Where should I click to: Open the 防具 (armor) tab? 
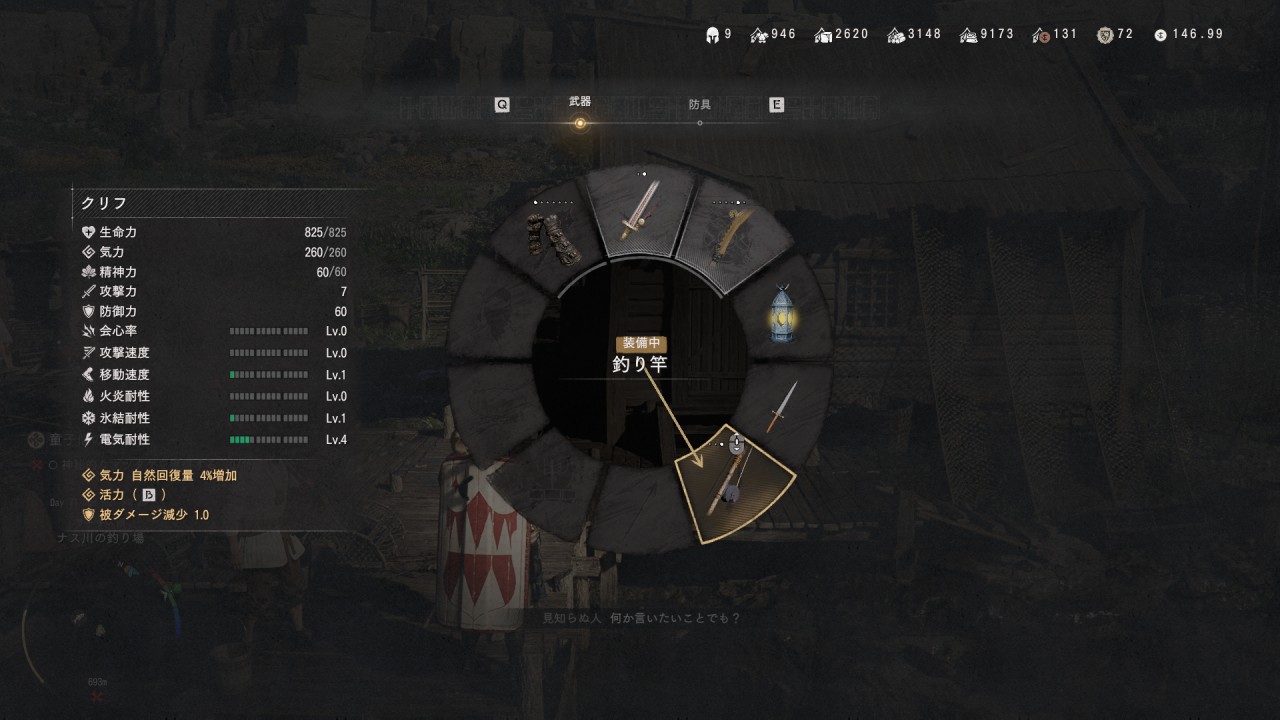pyautogui.click(x=700, y=104)
